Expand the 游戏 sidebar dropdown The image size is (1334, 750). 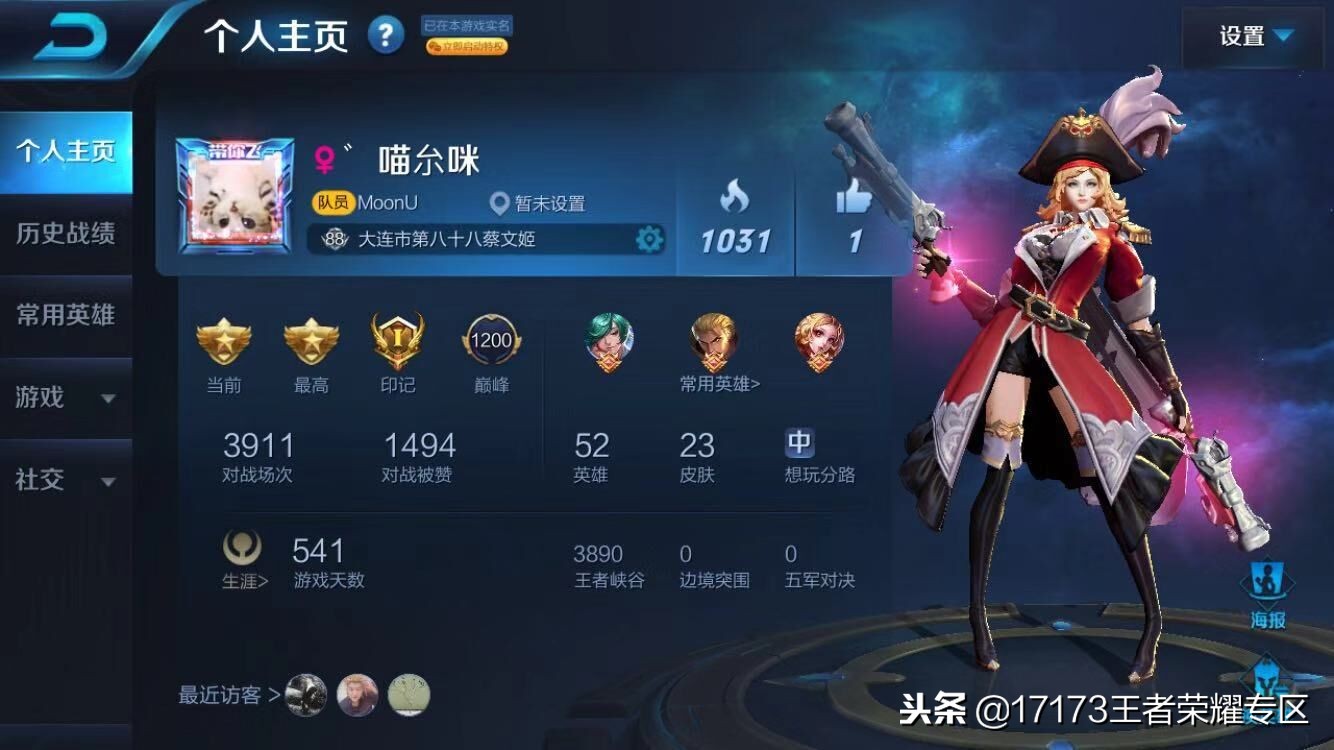pos(60,398)
